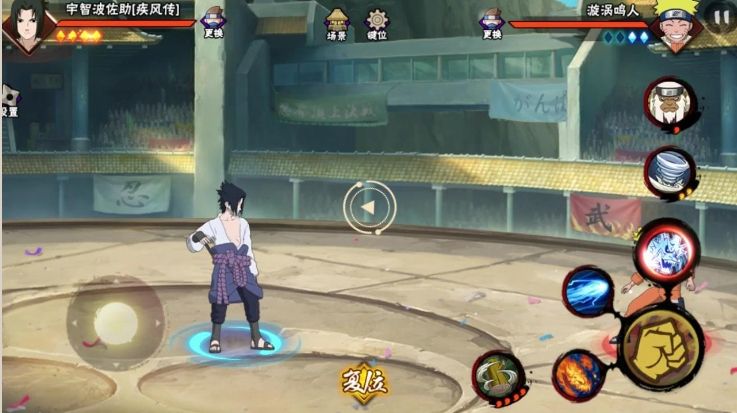This screenshot has width=737, height=413.
Task: Tap the virtual movement joystick
Action: 115,323
